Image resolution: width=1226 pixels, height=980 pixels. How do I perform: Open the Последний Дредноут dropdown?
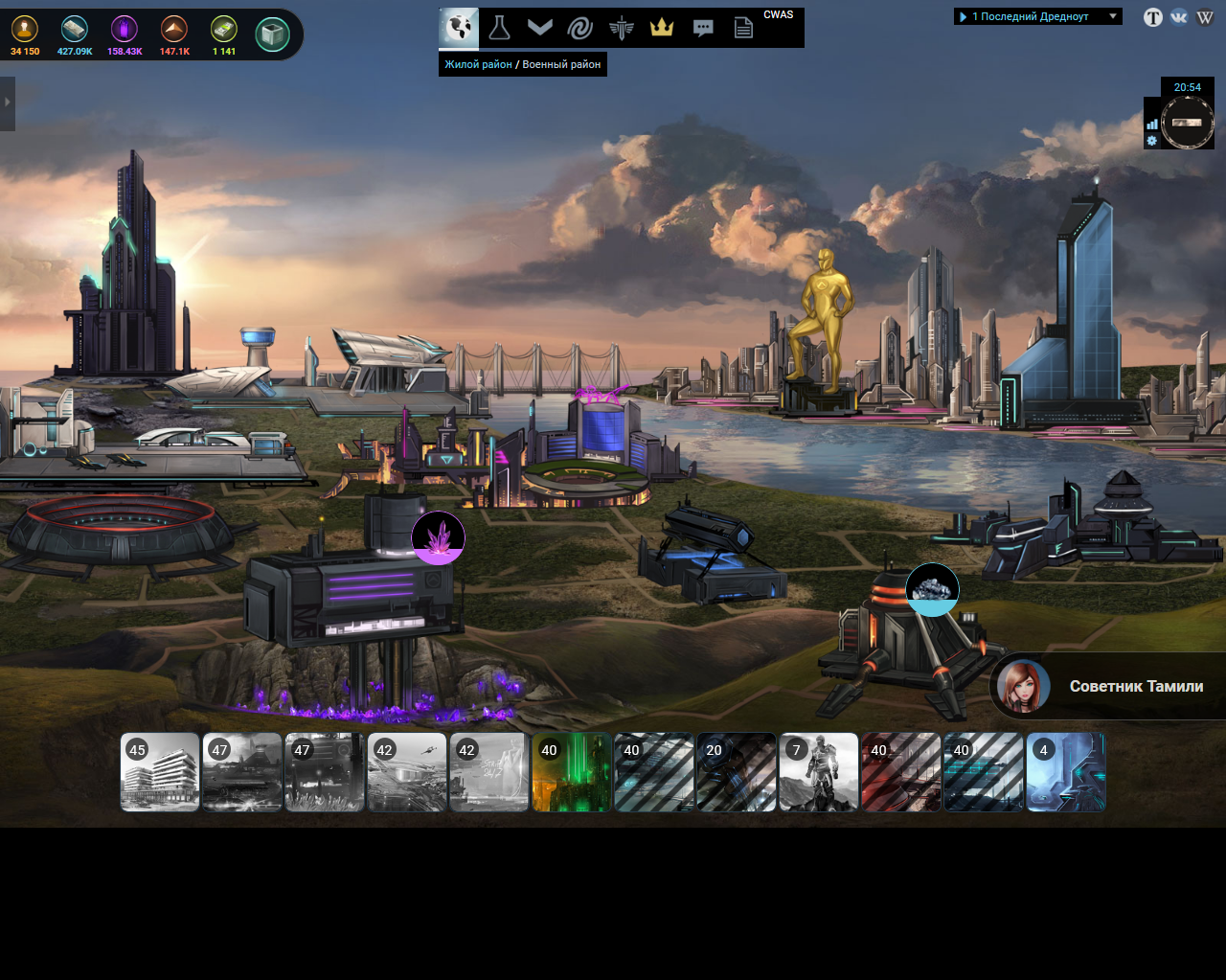[1037, 16]
